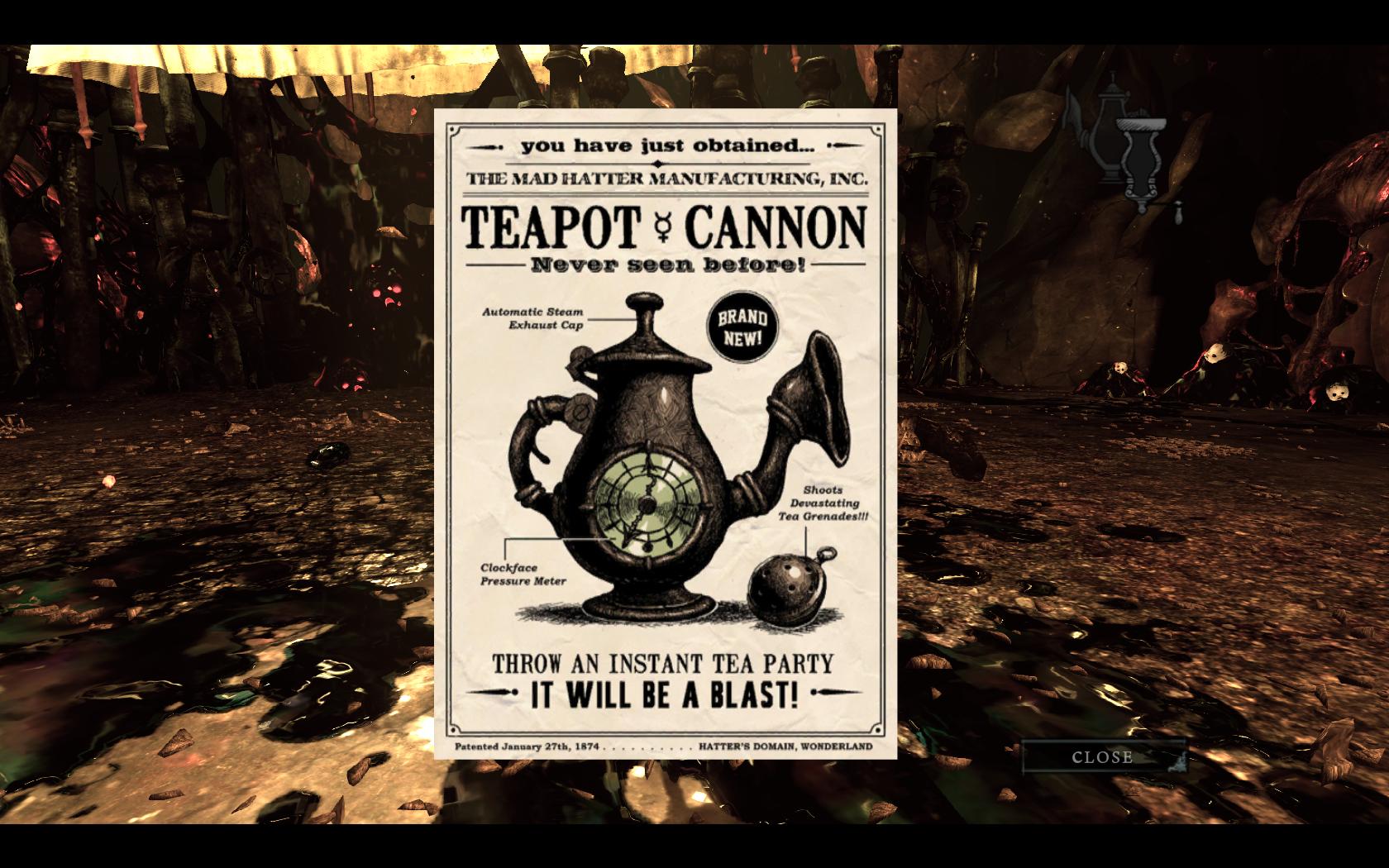This screenshot has width=1389, height=868.
Task: Click THROW AN INSTANT TEA PARTY heading
Action: pos(664,662)
